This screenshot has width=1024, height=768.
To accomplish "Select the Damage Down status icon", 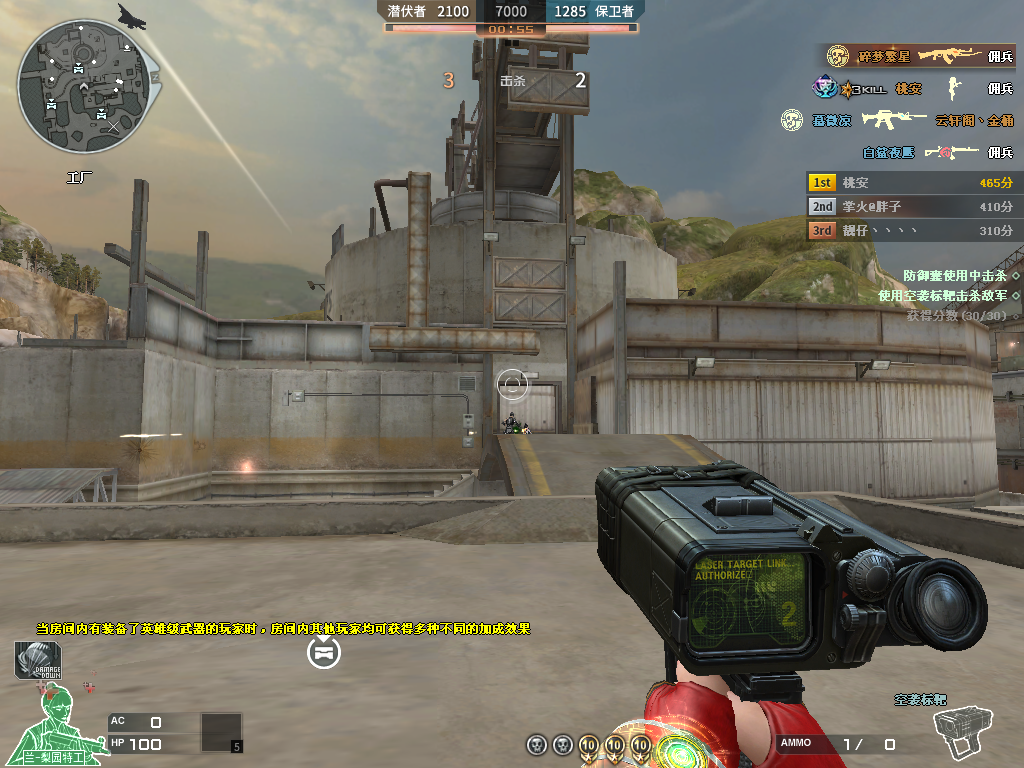I will click(38, 661).
